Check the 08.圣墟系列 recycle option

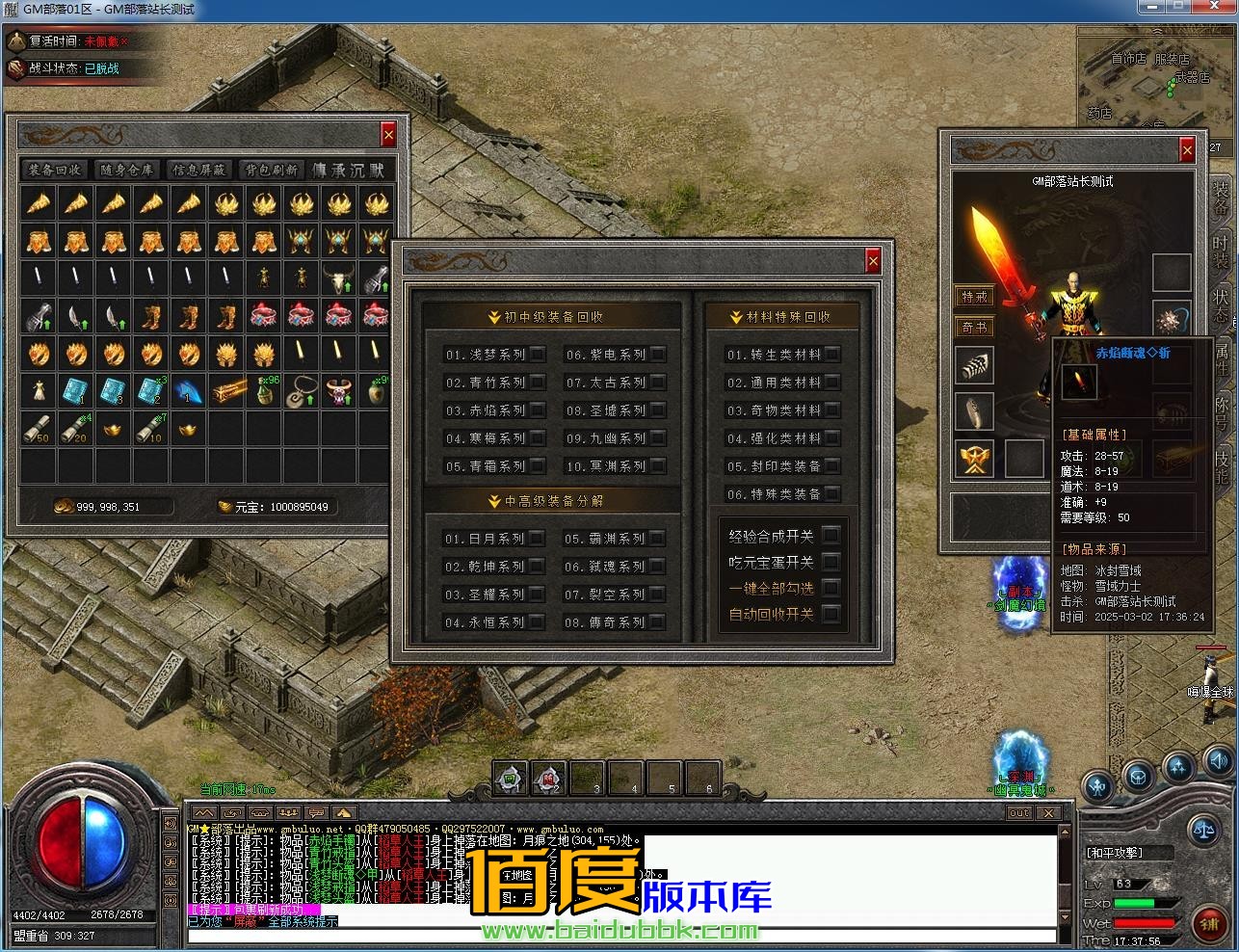[658, 410]
